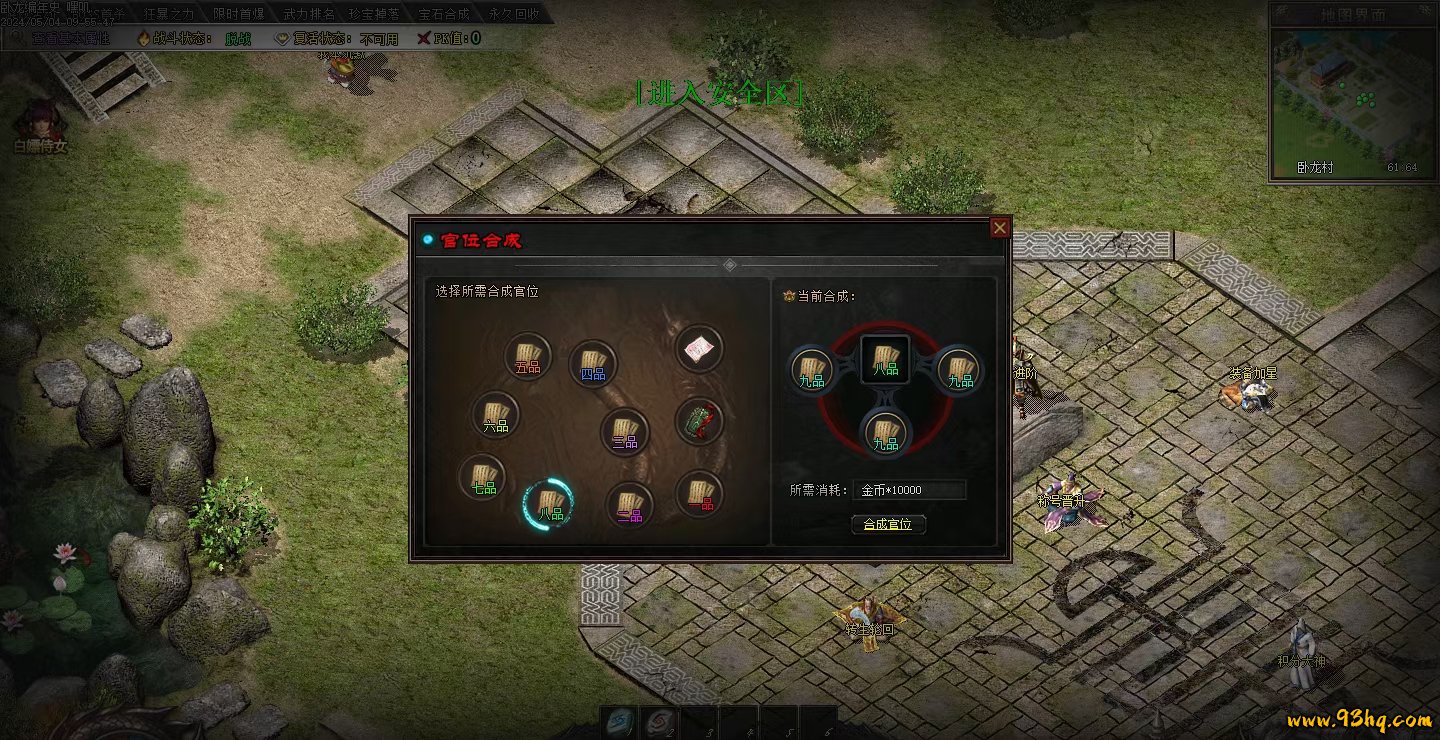Open the 狂暴之力 tab
This screenshot has height=740, width=1440.
[x=169, y=14]
